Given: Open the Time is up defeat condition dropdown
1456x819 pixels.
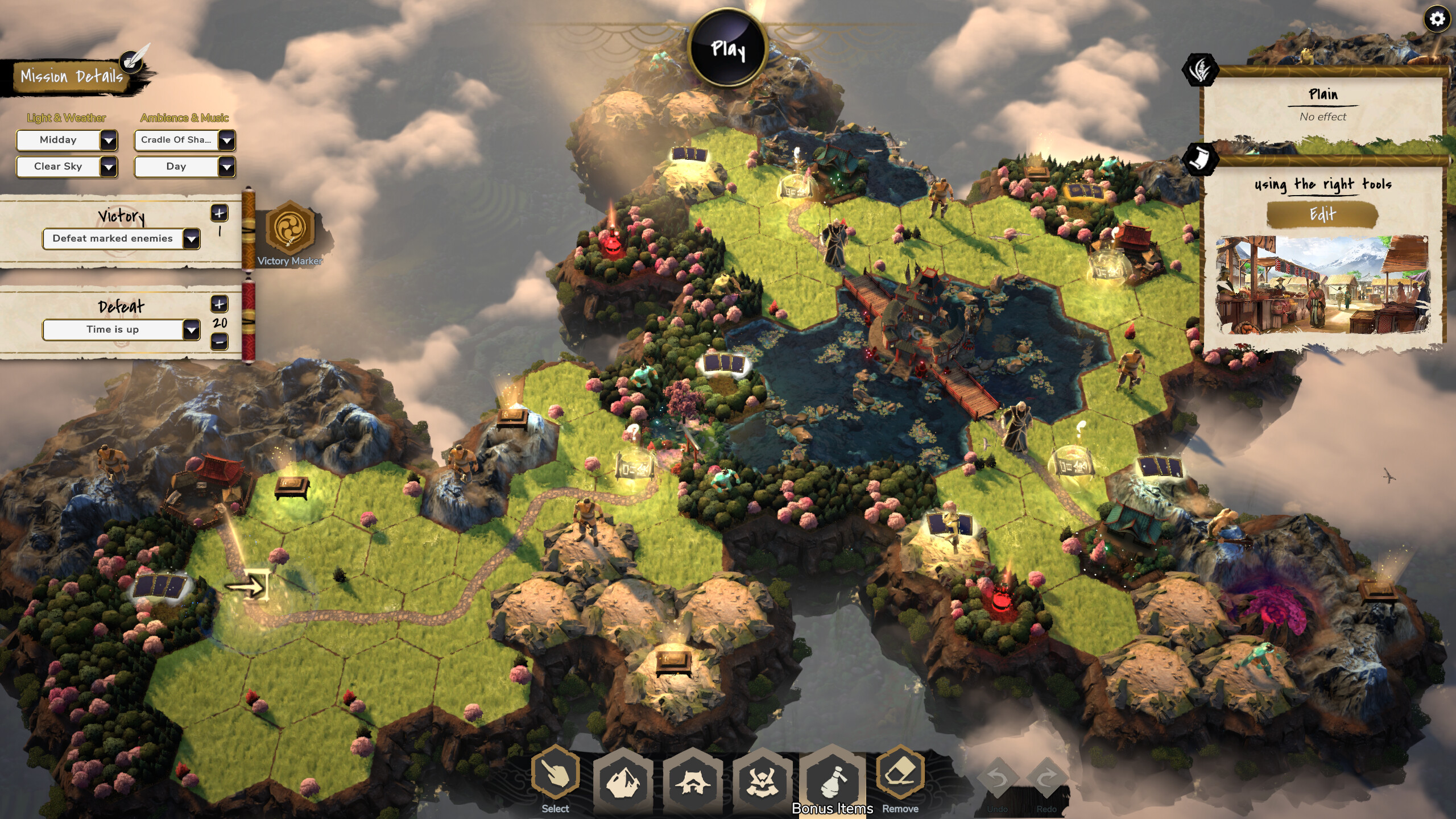Looking at the screenshot, I should pyautogui.click(x=121, y=329).
